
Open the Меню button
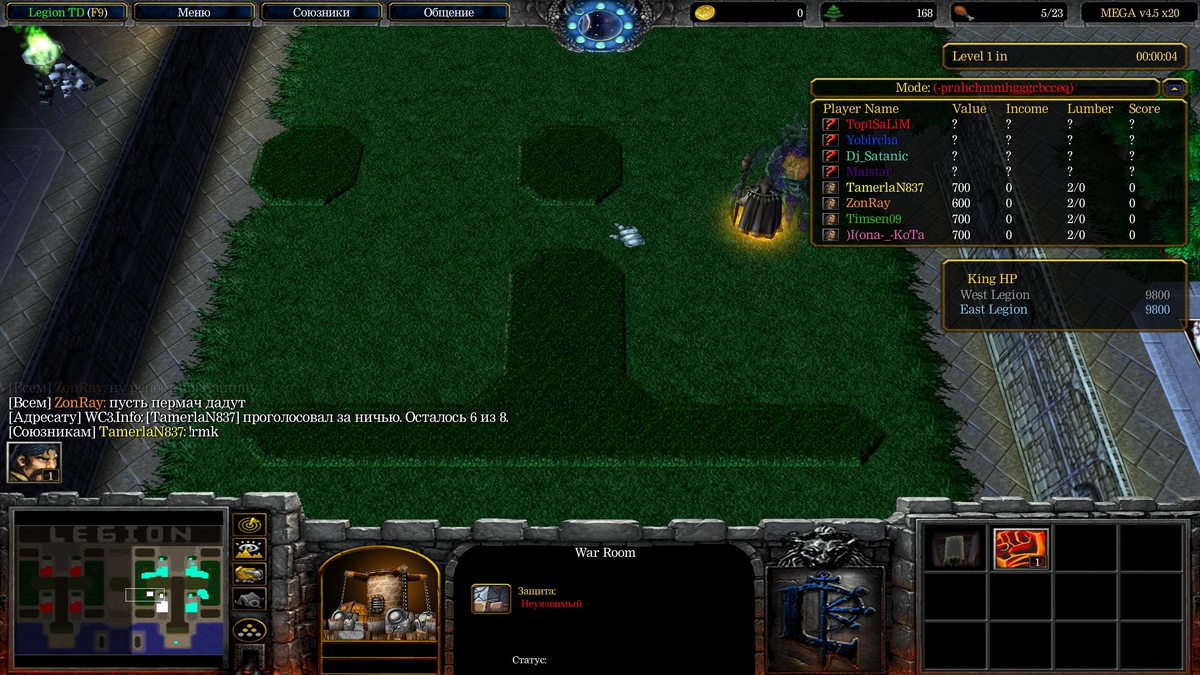point(193,13)
